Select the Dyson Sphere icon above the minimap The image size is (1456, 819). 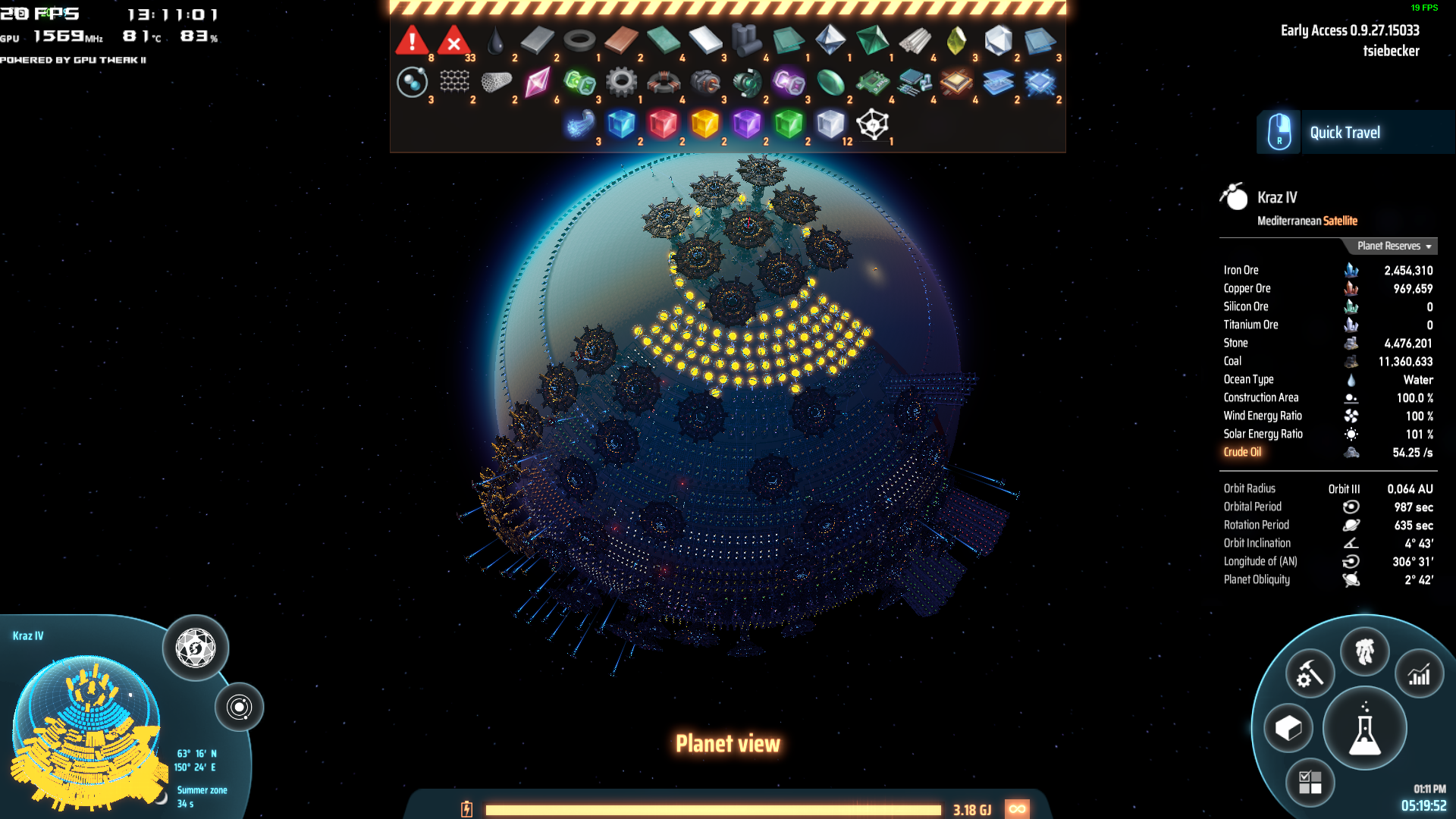[x=194, y=647]
